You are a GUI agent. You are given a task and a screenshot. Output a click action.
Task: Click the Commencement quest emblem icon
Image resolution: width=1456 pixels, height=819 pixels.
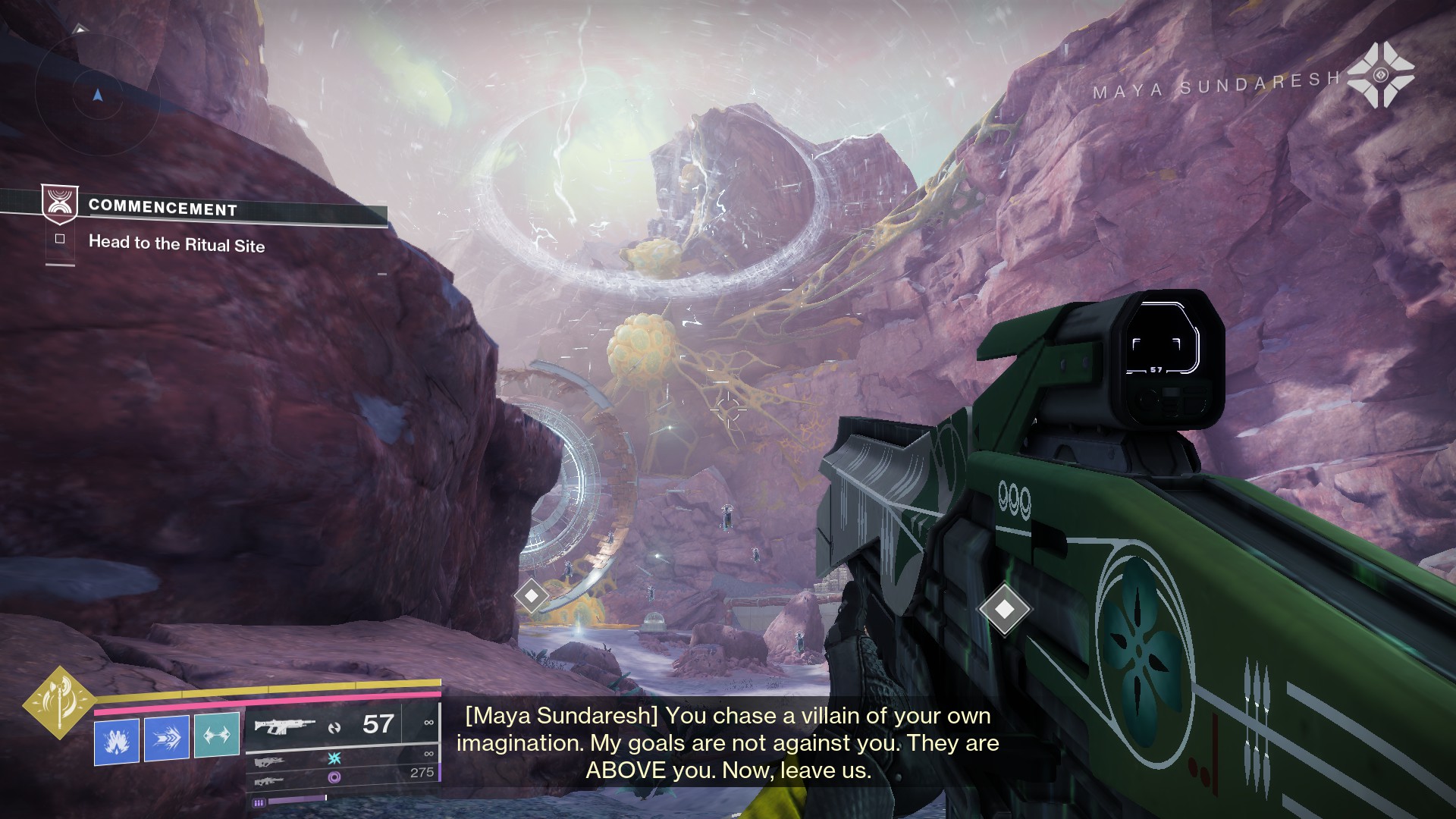point(59,204)
